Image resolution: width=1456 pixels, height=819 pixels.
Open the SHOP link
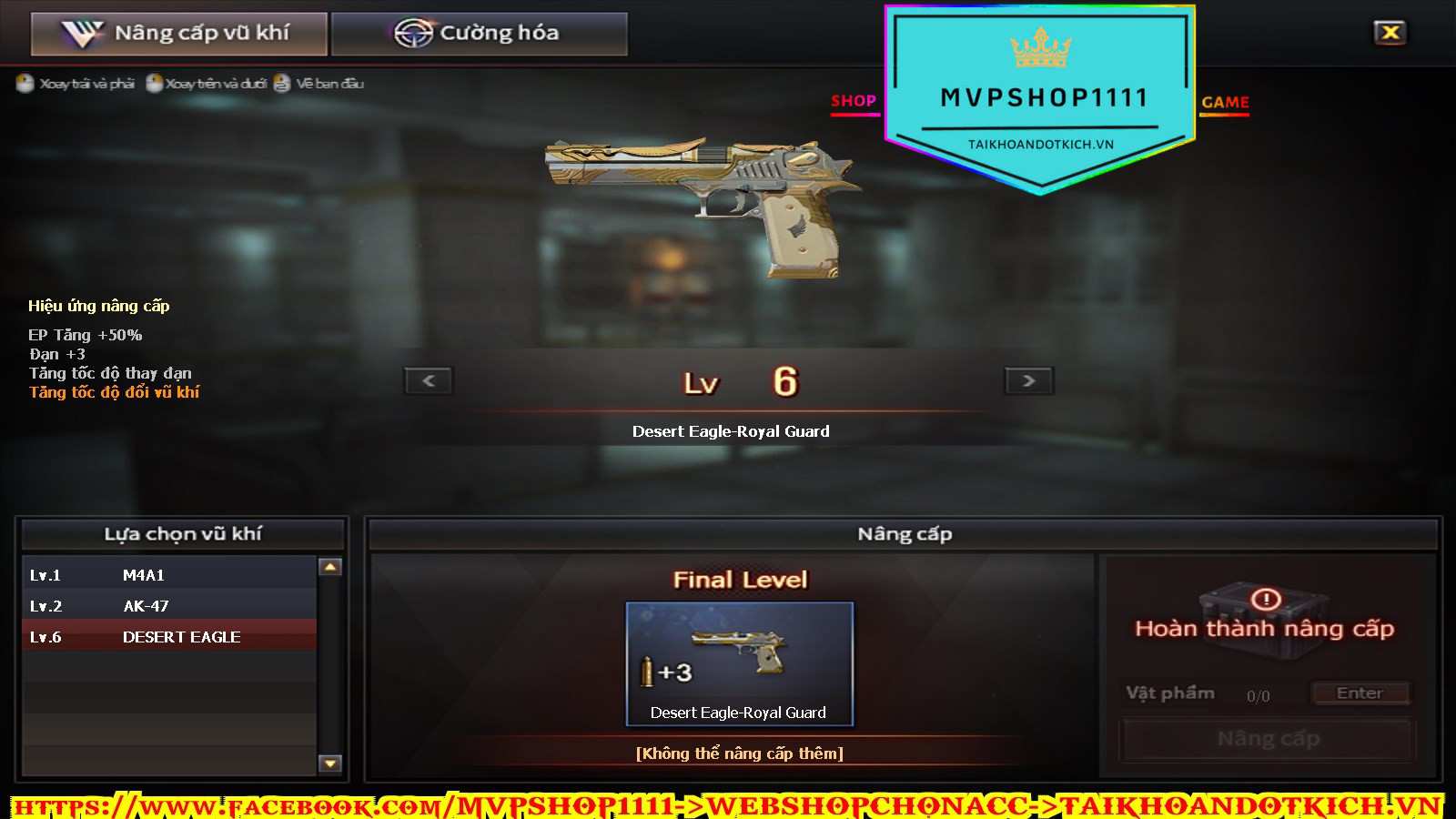854,102
